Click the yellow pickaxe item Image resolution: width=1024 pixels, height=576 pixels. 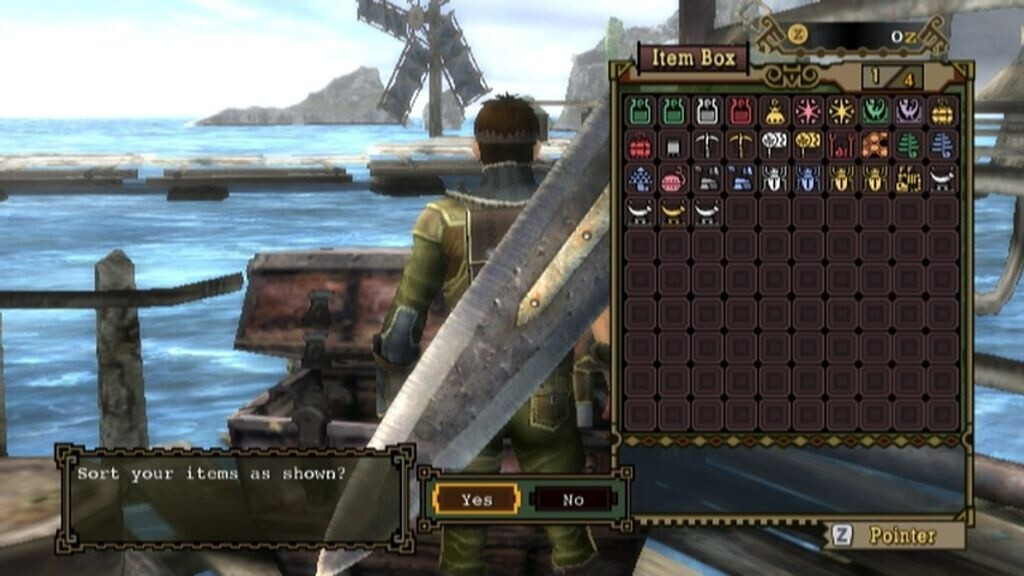click(x=741, y=145)
